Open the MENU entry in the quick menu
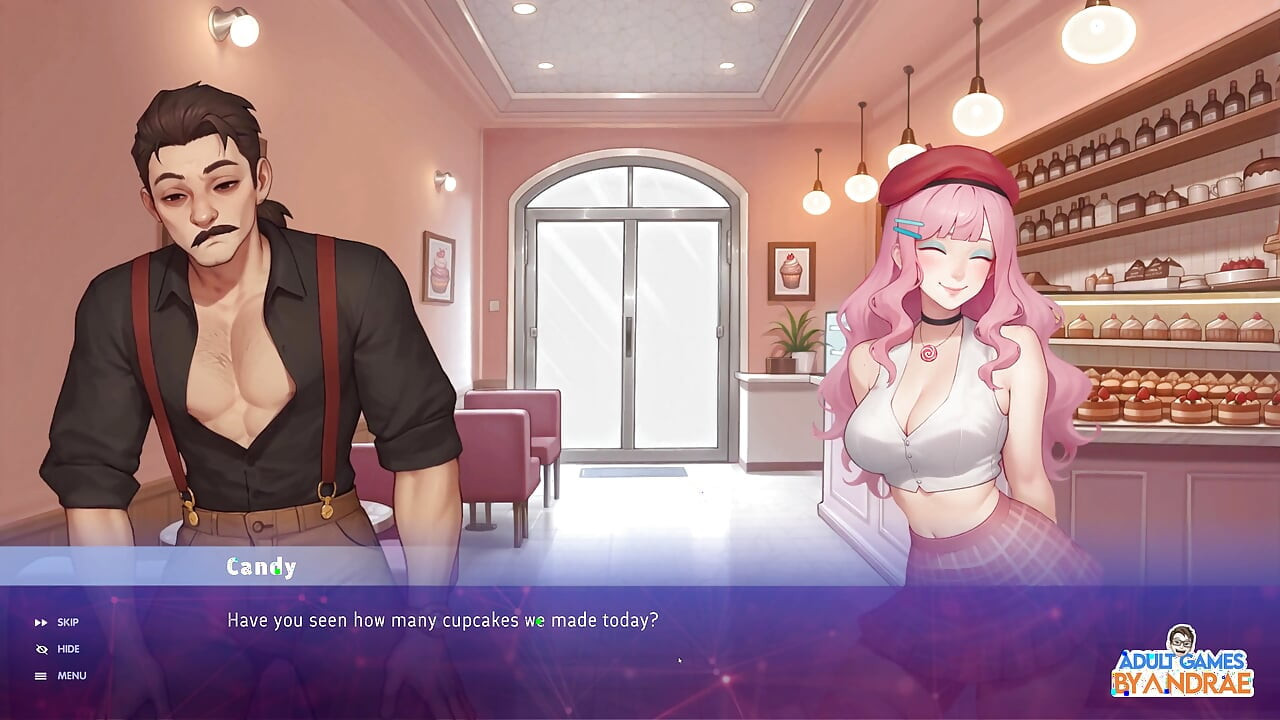Image resolution: width=1280 pixels, height=720 pixels. (x=72, y=675)
